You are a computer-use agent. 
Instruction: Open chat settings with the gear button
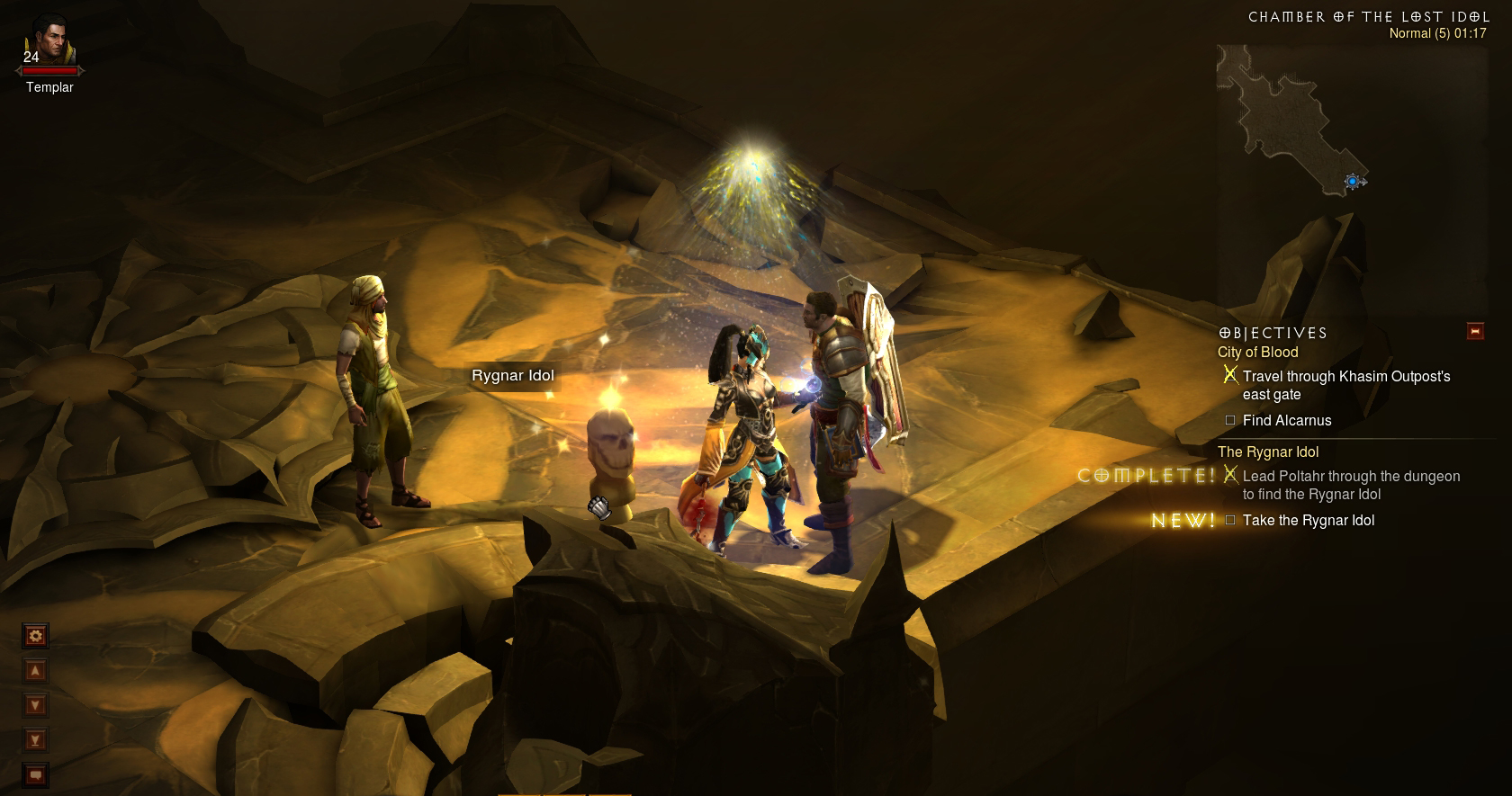coord(36,637)
